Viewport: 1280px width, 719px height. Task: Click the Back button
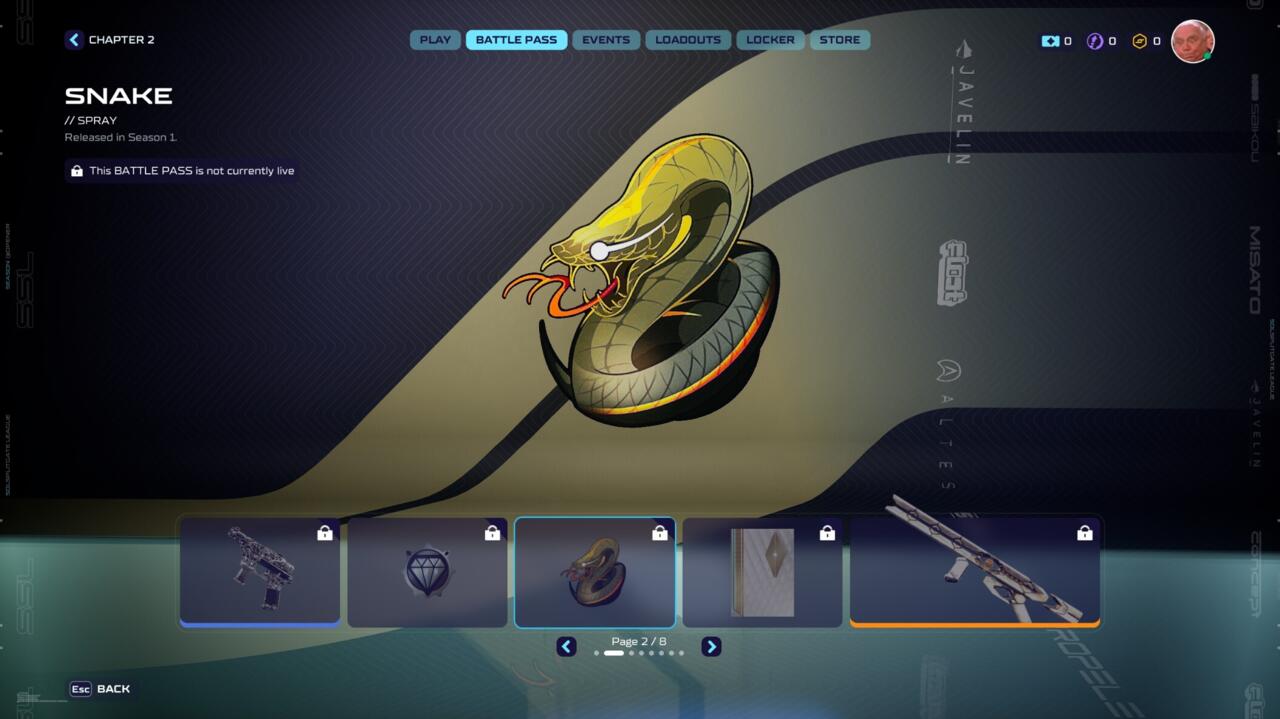pyautogui.click(x=100, y=689)
